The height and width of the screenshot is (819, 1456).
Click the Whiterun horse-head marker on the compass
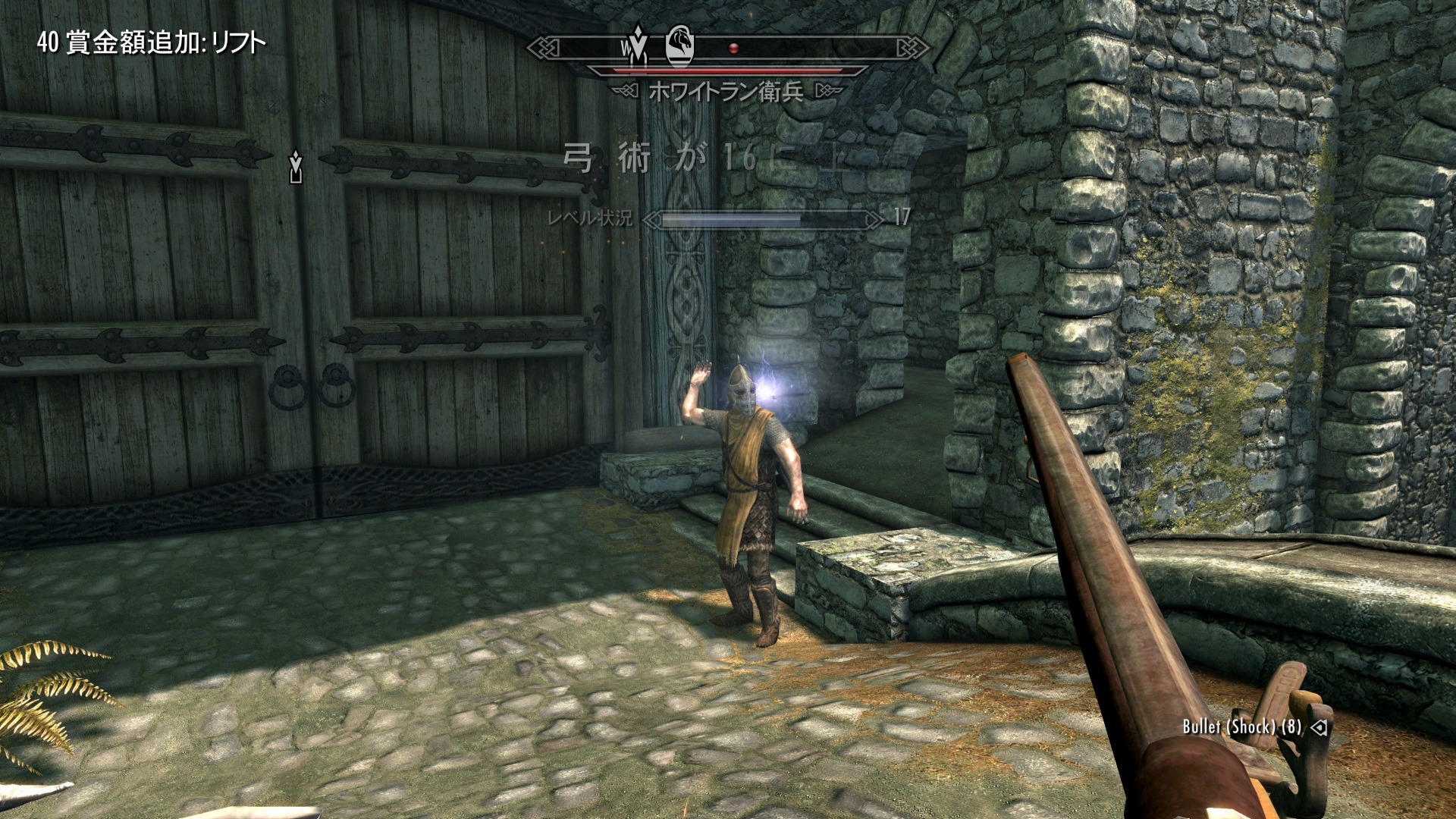[679, 45]
